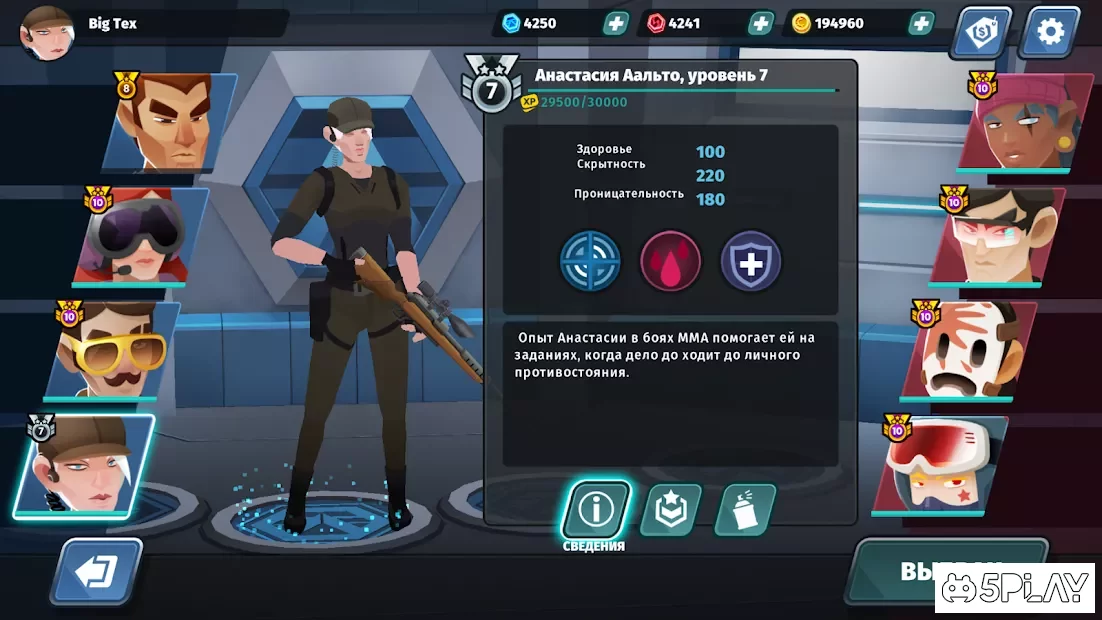Add more blue gems with plus button
Viewport: 1102px width, 620px height.
click(x=616, y=23)
